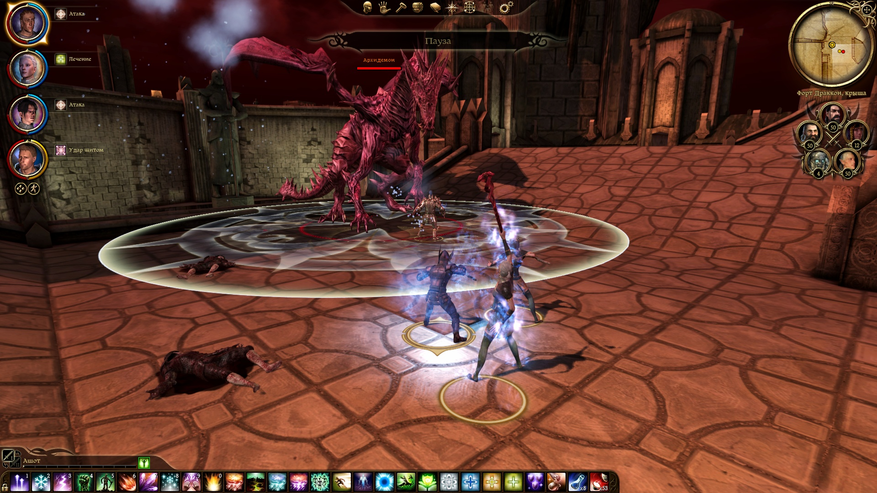Select the gold-ringed leader portrait
Image resolution: width=877 pixels, height=493 pixels.
click(27, 24)
